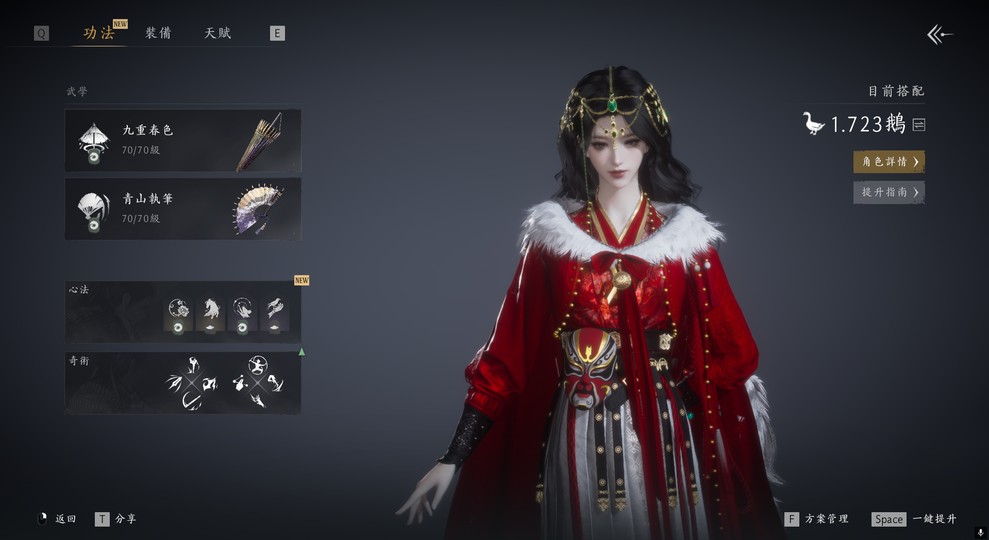Open 角色詳情 character details
Image resolution: width=989 pixels, height=540 pixels.
[888, 162]
